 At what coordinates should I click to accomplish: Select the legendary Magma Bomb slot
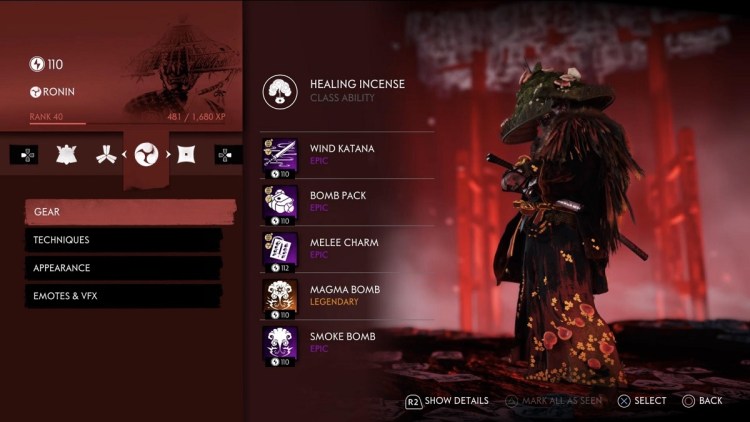click(345, 295)
